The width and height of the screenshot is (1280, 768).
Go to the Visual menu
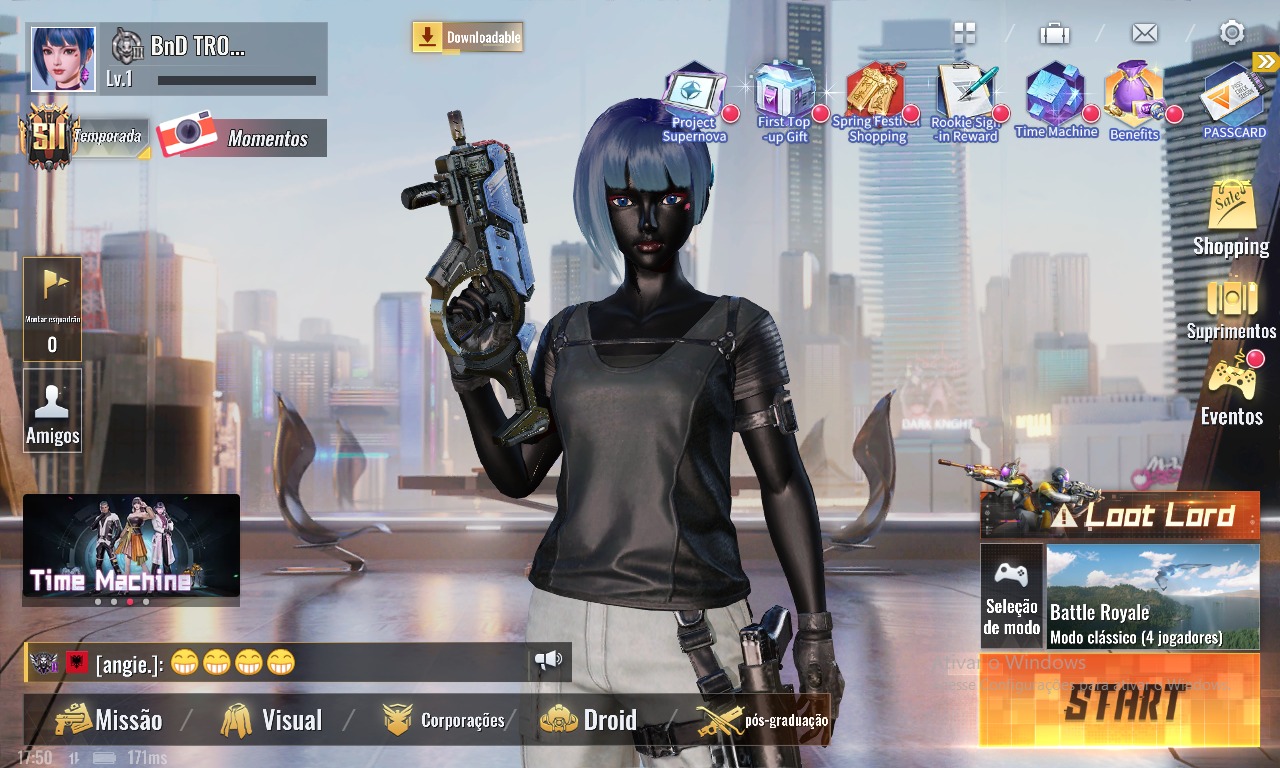pos(272,720)
